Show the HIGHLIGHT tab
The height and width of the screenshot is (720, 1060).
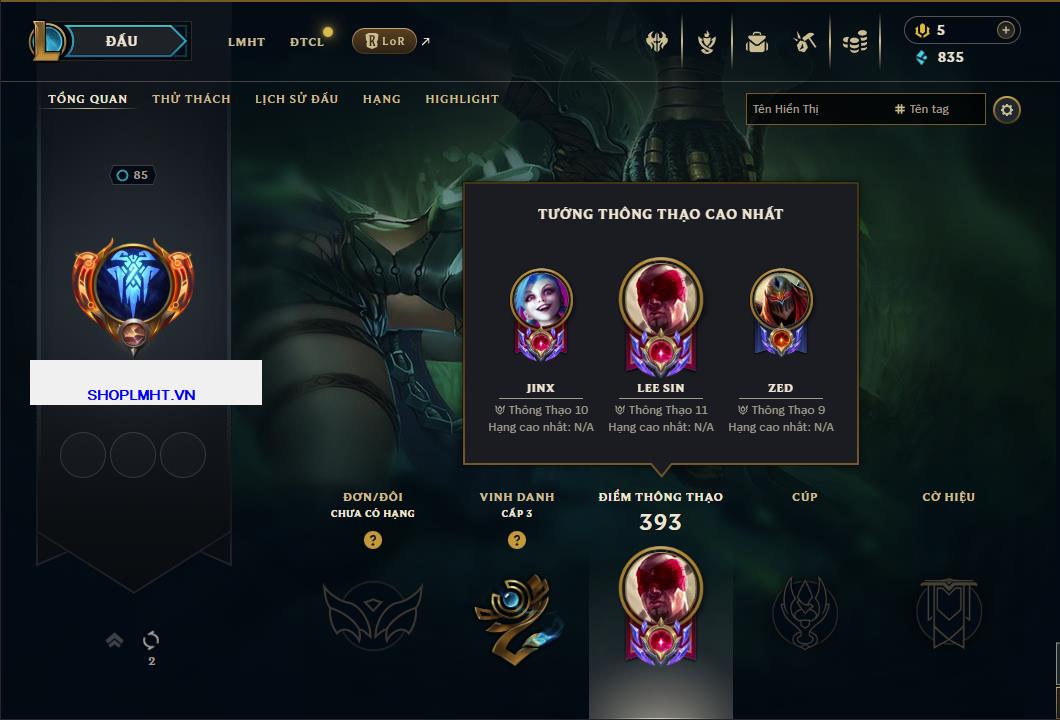[462, 99]
